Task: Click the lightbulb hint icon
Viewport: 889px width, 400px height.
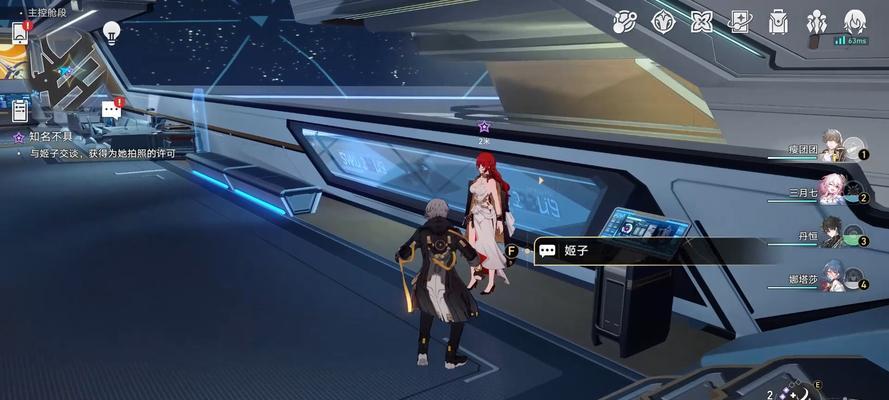Action: [111, 32]
